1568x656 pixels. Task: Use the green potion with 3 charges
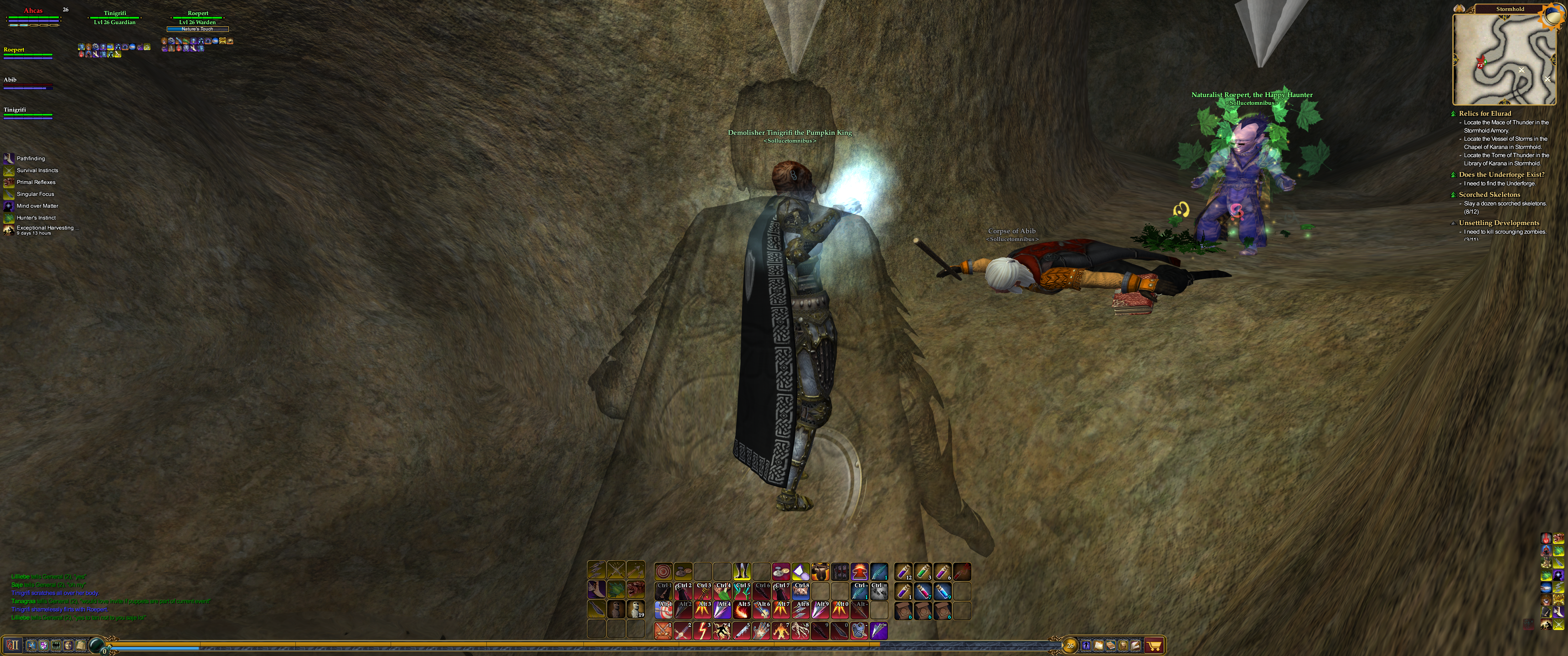(922, 571)
